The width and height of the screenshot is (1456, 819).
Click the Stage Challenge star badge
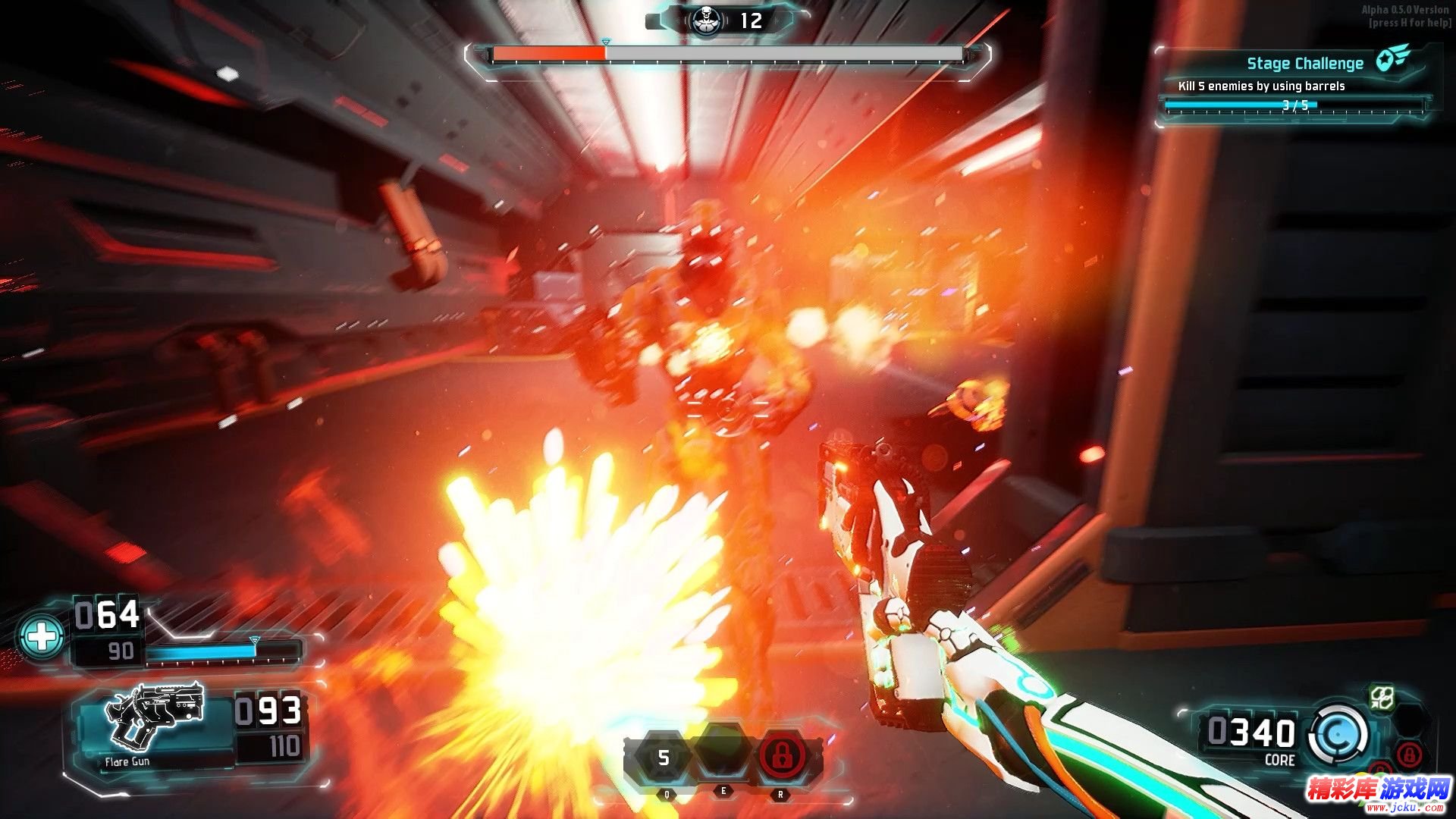pos(1393,58)
